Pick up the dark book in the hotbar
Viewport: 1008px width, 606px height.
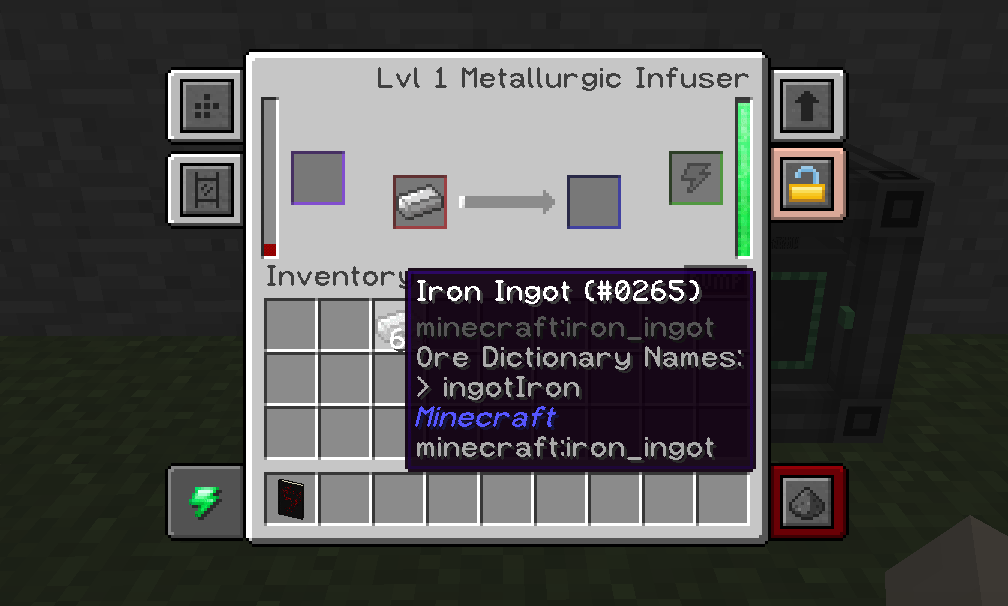(291, 500)
